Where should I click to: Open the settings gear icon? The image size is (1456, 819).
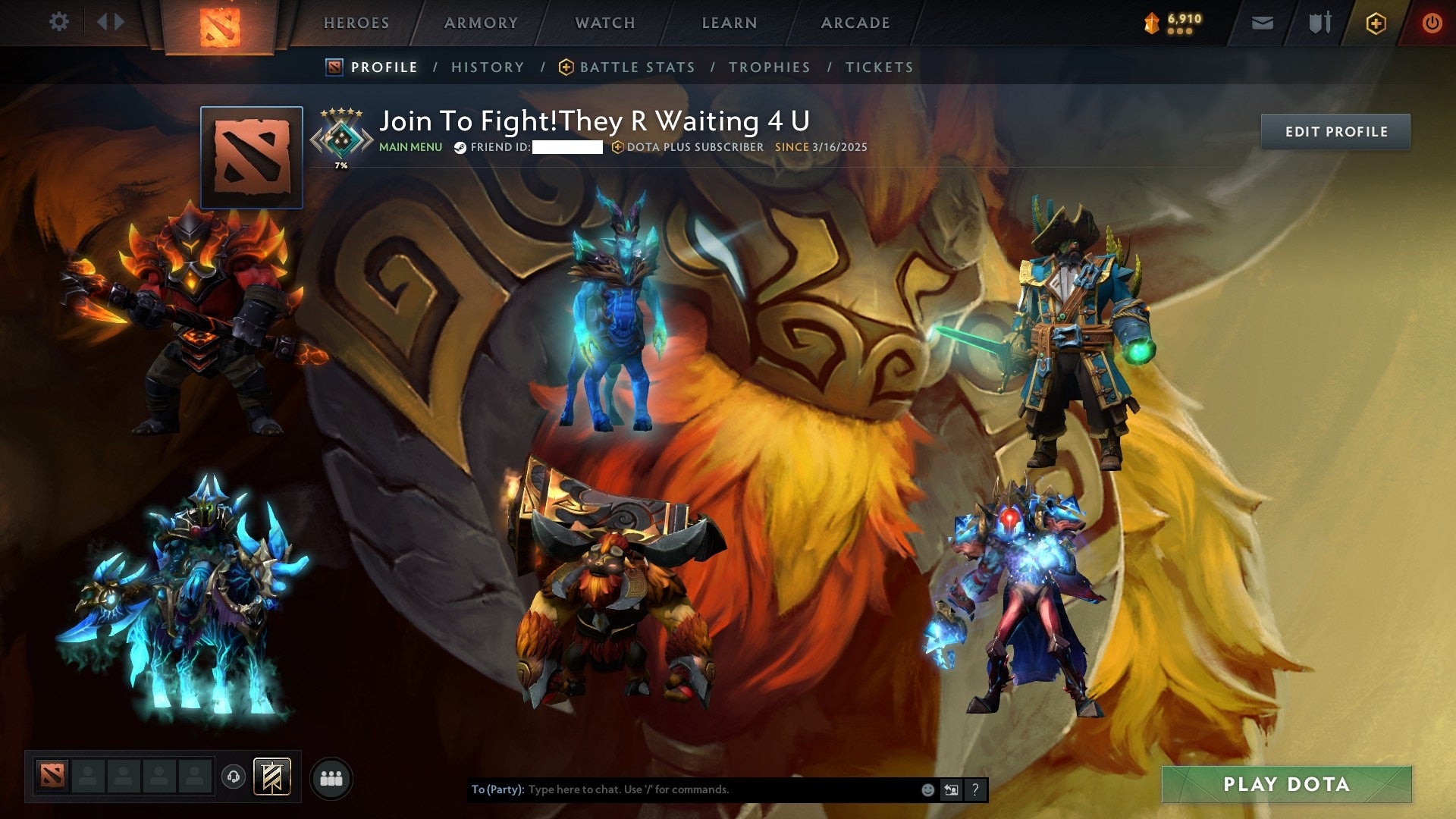(59, 22)
